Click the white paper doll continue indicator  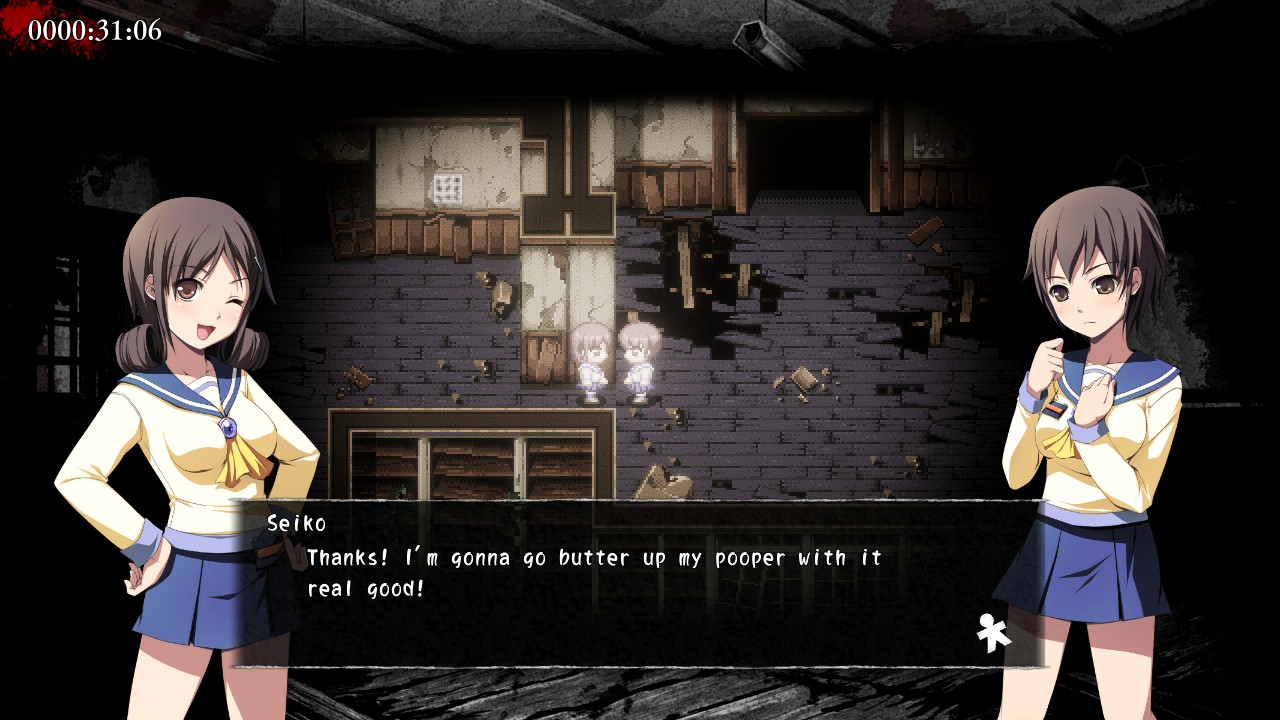click(993, 633)
